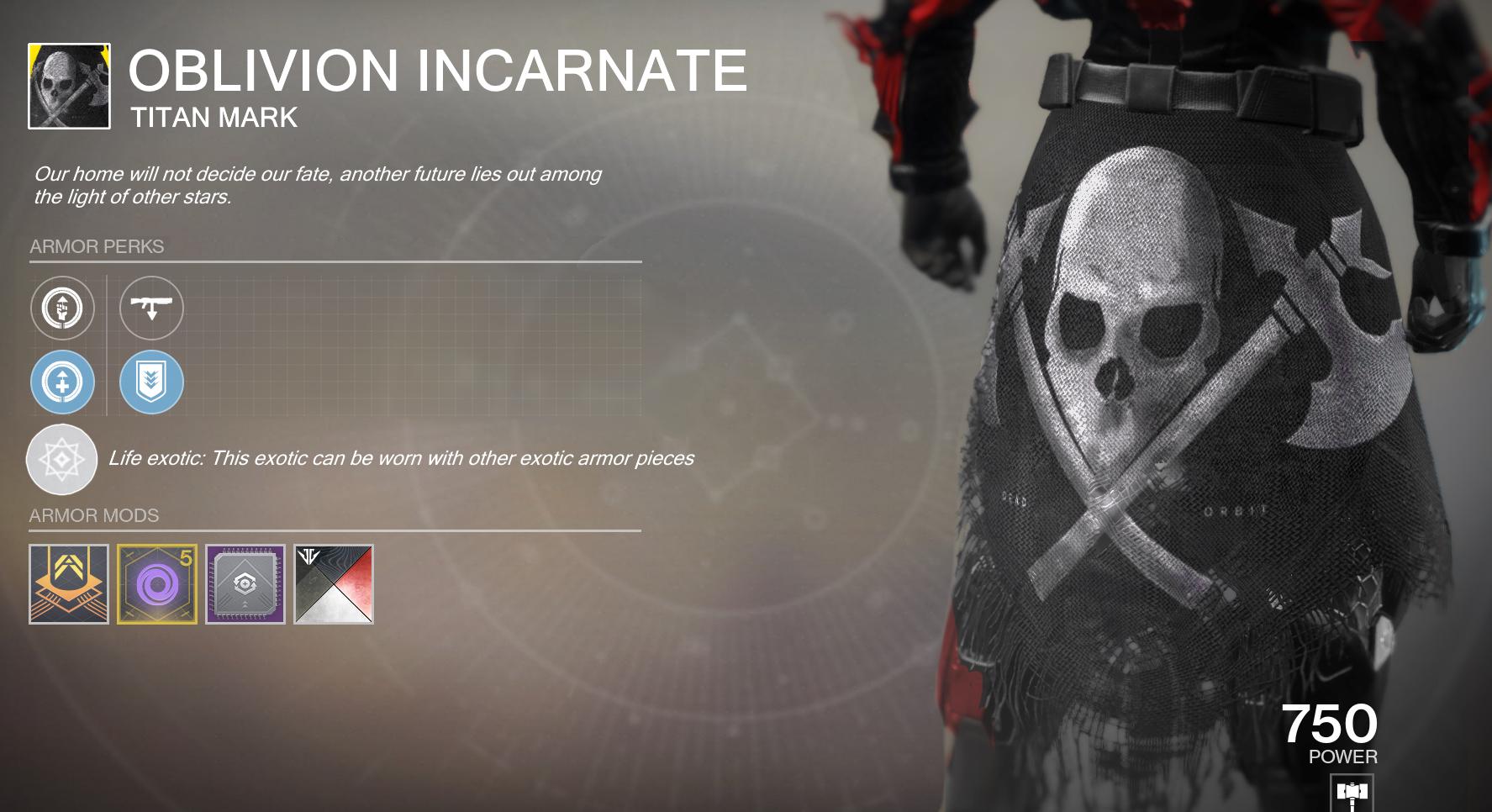Click the blue triple-chevron shield perk icon
1492x812 pixels.
pos(151,382)
